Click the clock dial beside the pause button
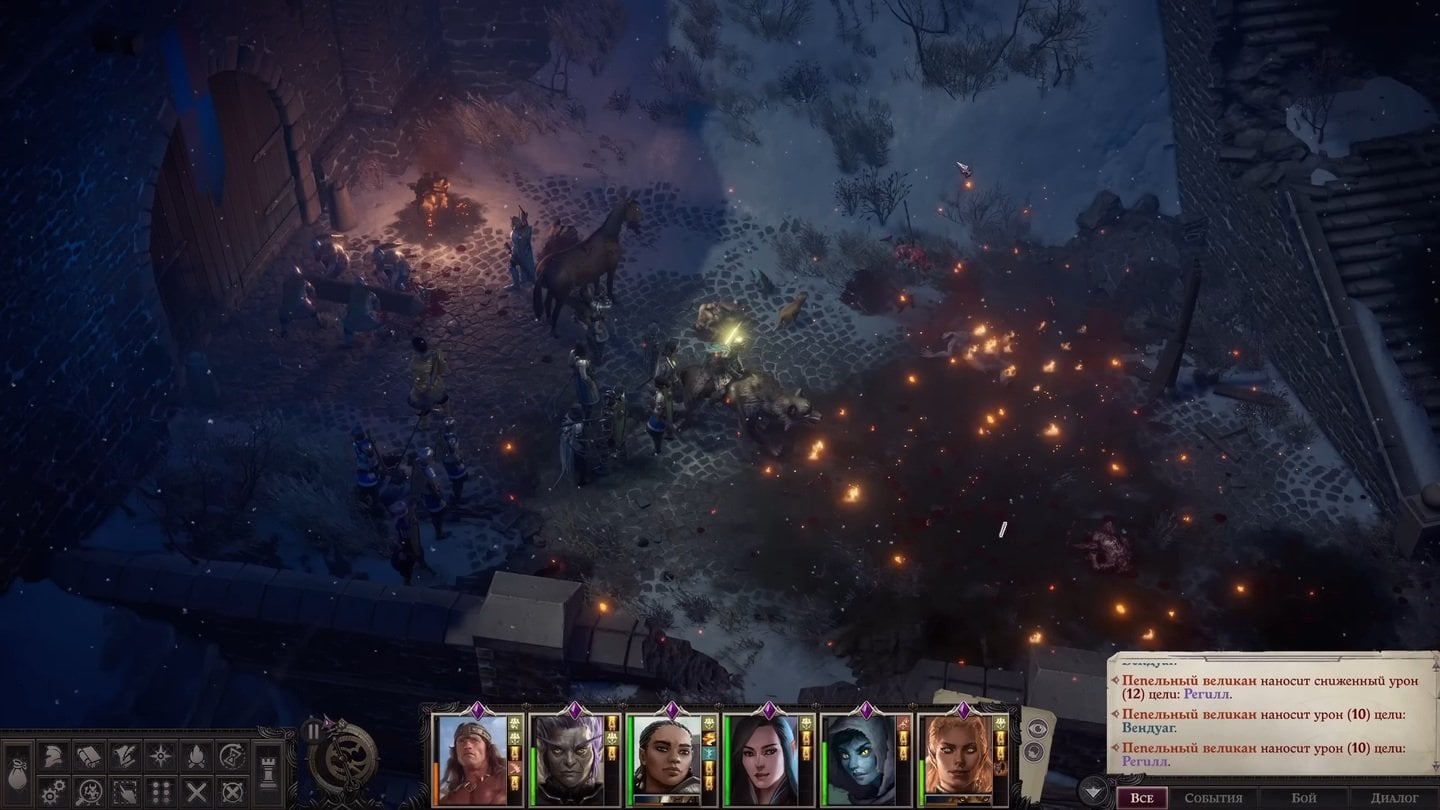This screenshot has width=1440, height=810. click(x=344, y=759)
